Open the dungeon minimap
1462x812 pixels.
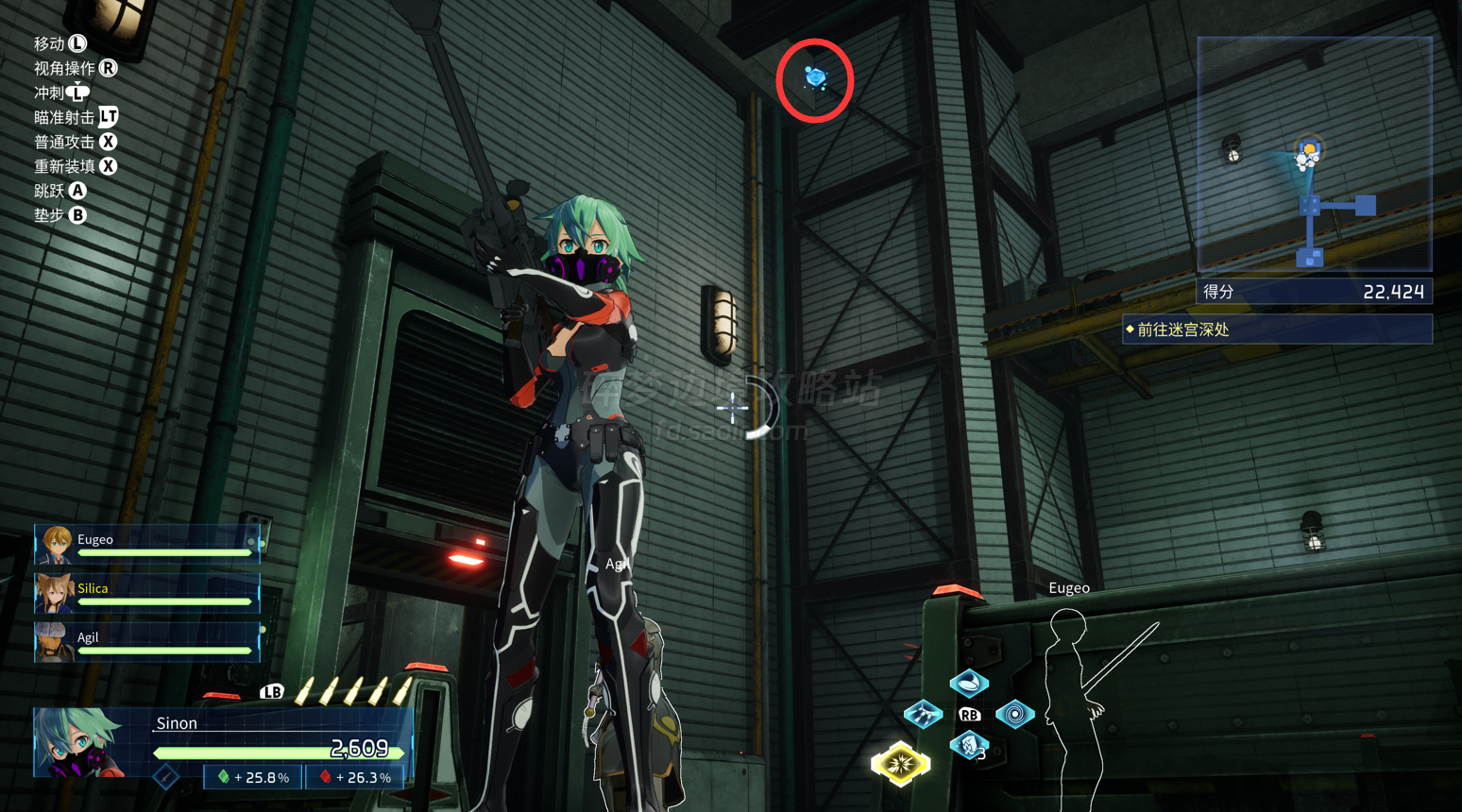[x=1314, y=155]
